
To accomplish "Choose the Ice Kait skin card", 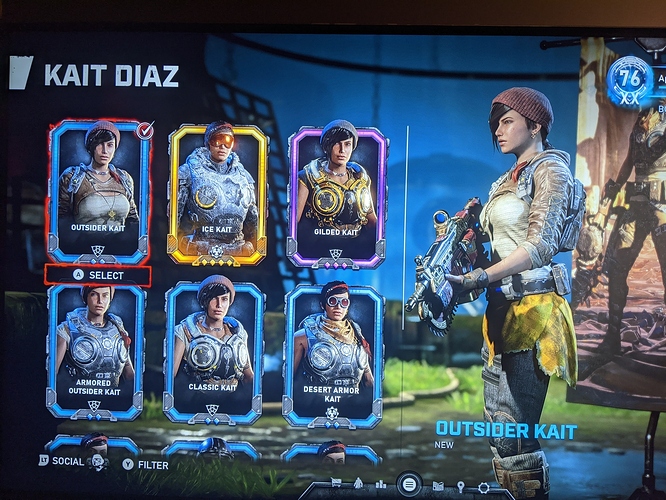I will coord(217,193).
